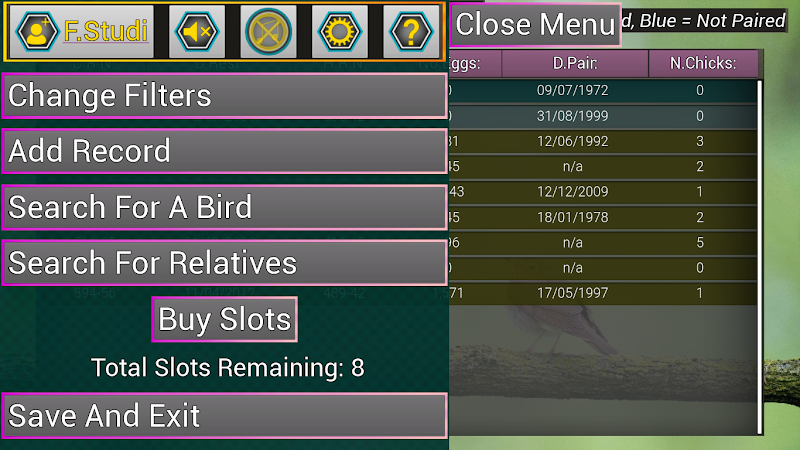Image resolution: width=800 pixels, height=450 pixels.
Task: Open the F.Studi profile button
Action: [82, 32]
